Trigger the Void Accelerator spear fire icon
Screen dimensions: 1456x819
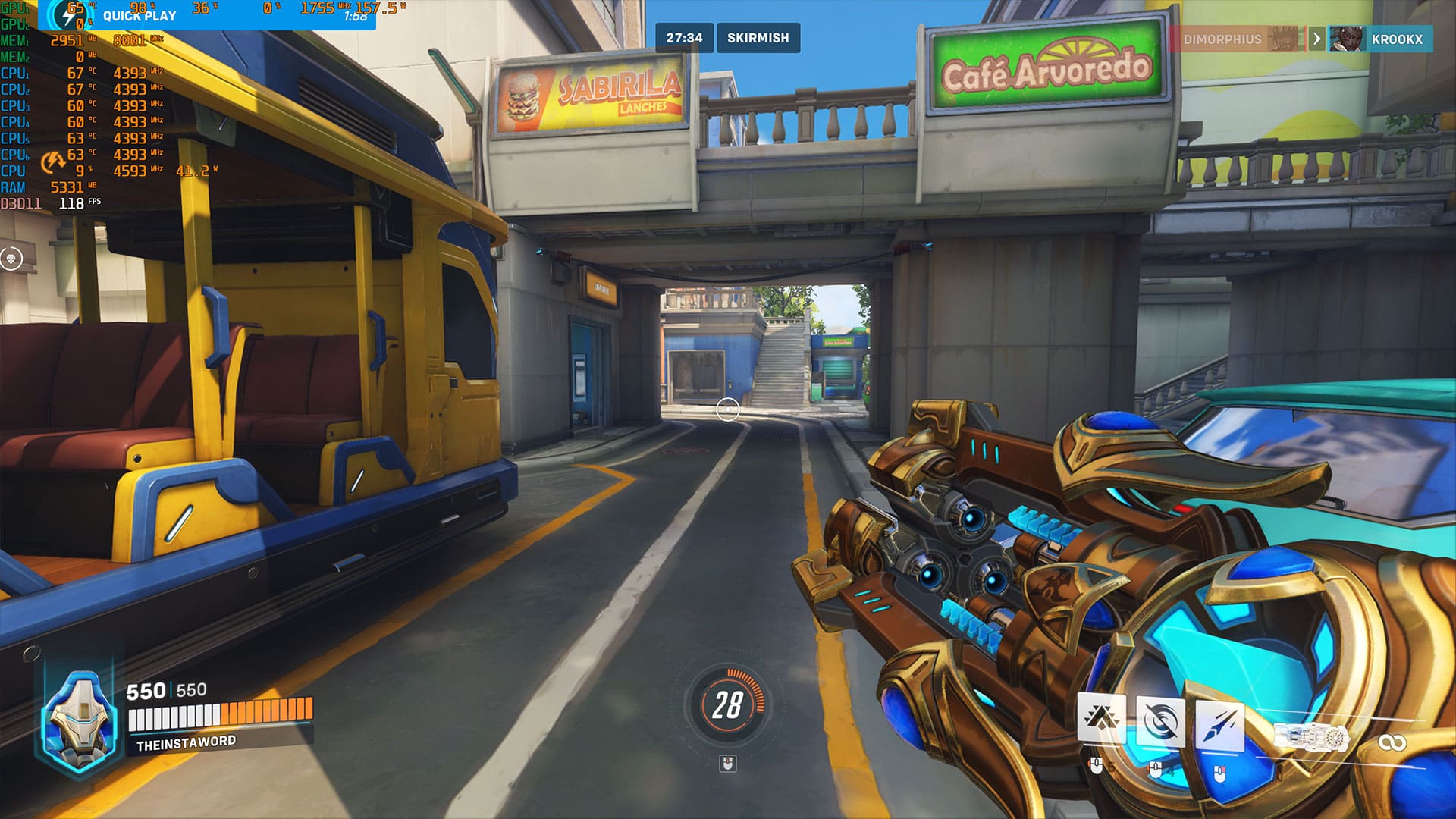point(1219,726)
